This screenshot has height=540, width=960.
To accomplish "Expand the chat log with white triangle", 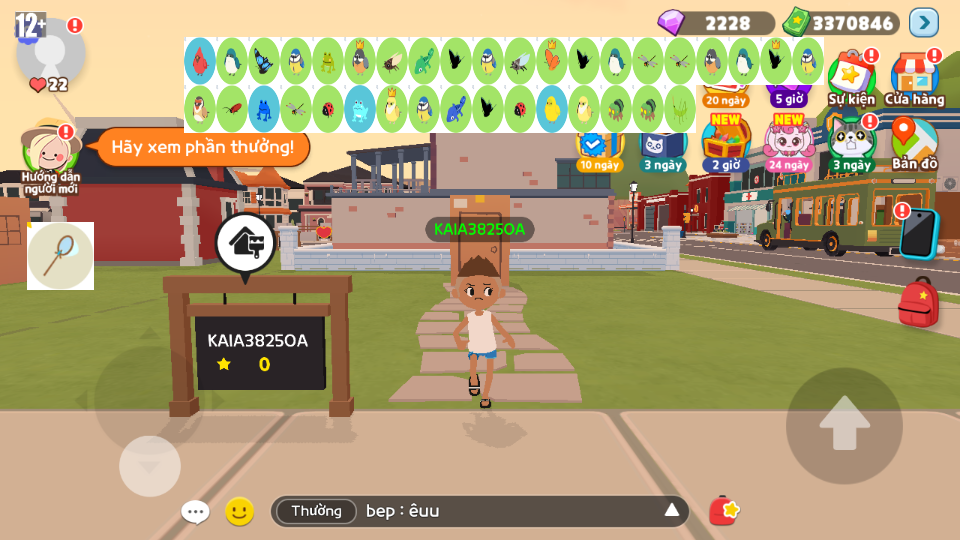I will point(672,511).
